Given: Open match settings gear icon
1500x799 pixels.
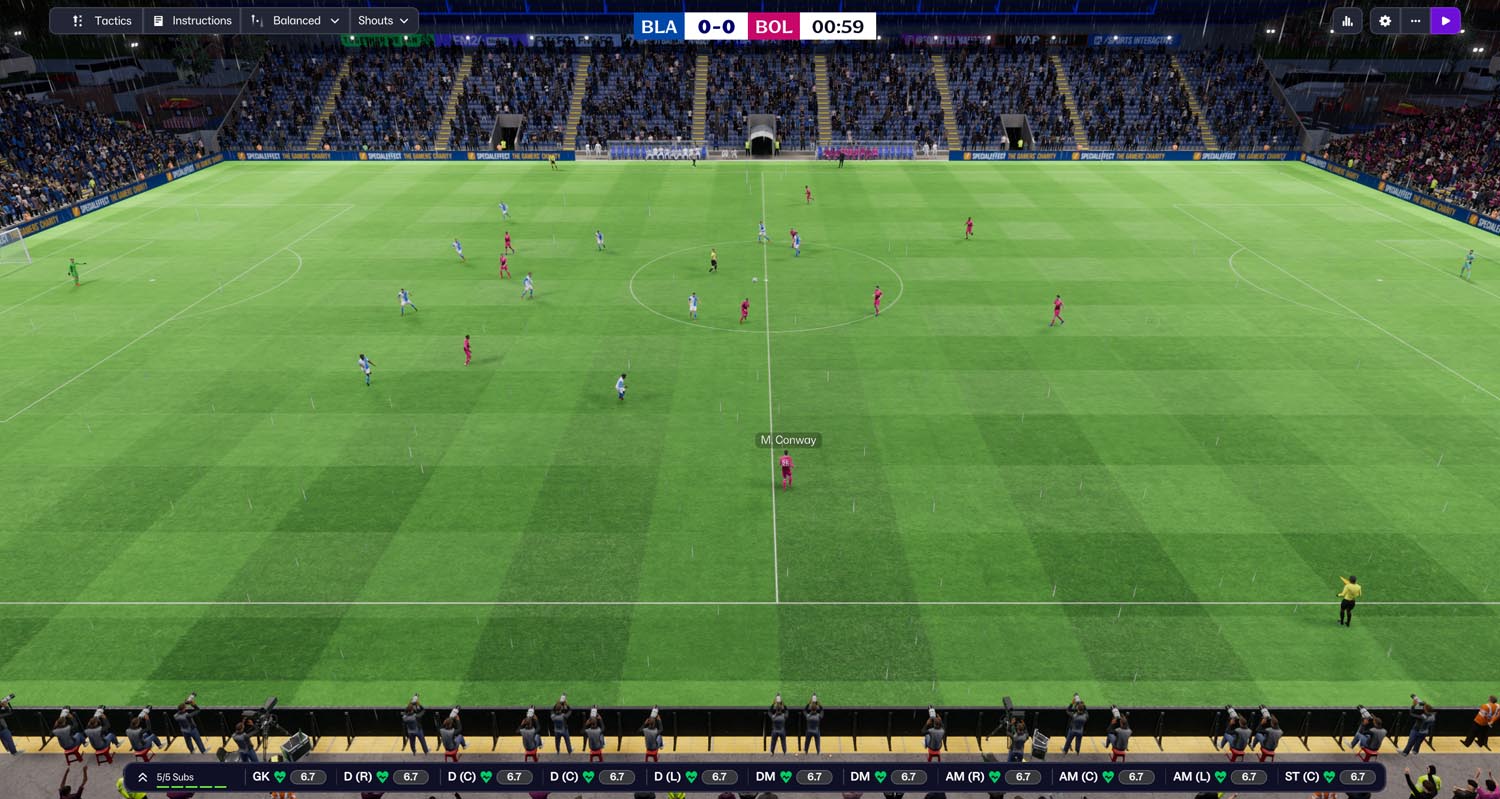Looking at the screenshot, I should [1385, 21].
